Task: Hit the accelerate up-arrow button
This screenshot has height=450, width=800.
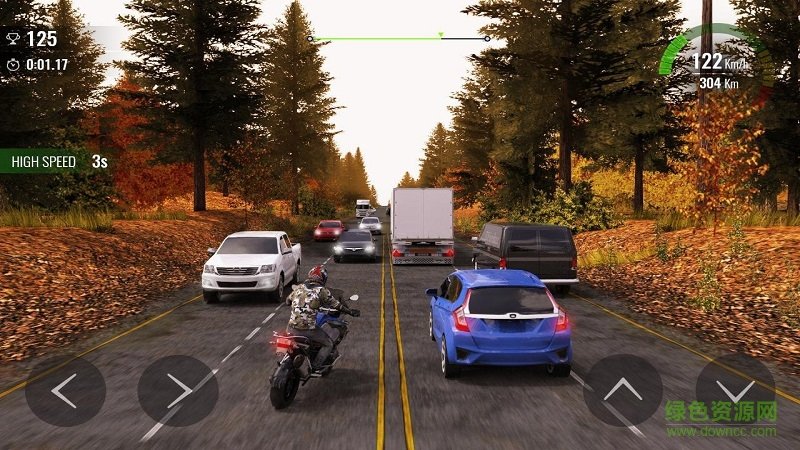Action: coord(623,391)
